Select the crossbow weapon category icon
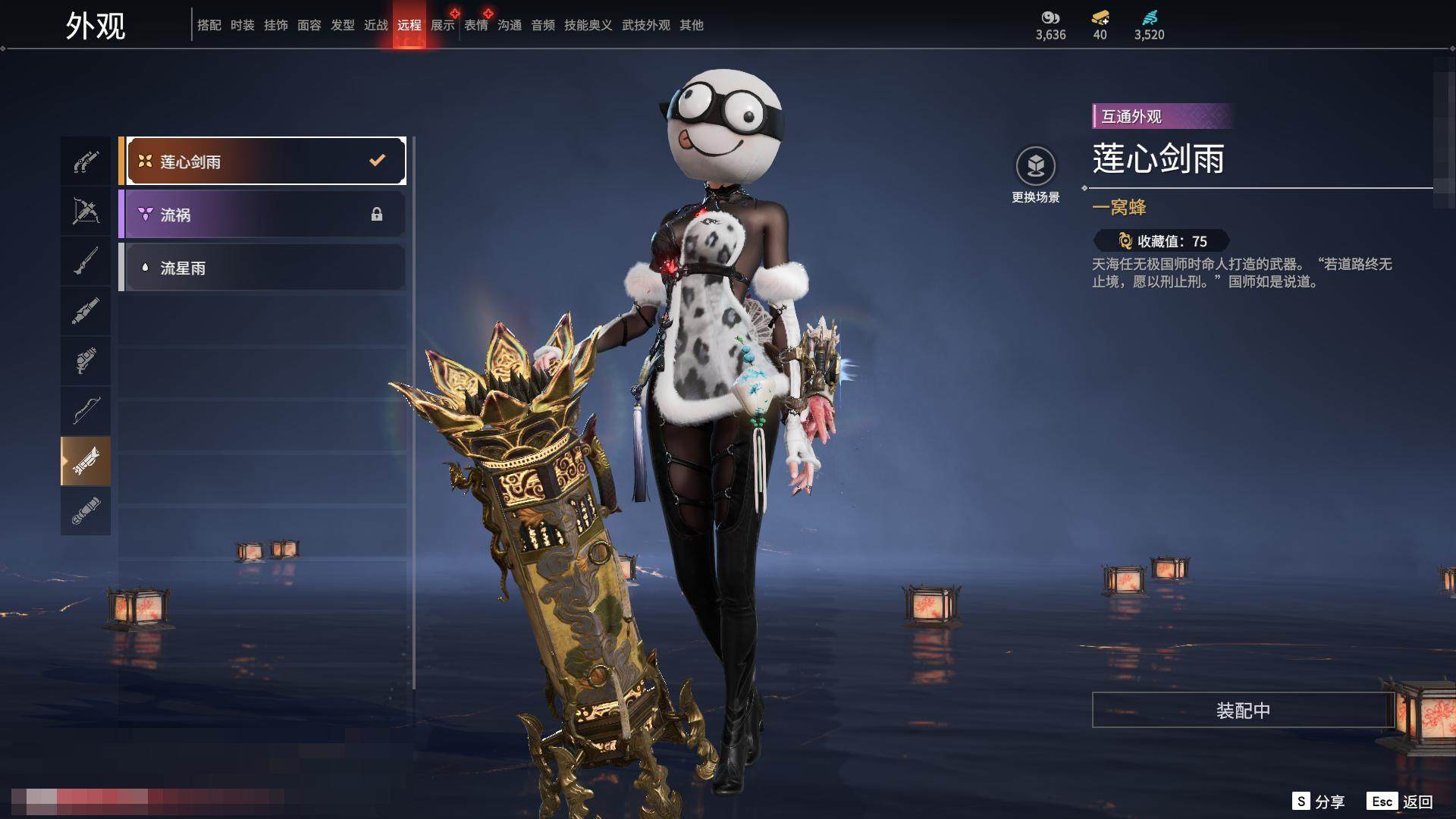This screenshot has height=819, width=1456. click(x=86, y=211)
